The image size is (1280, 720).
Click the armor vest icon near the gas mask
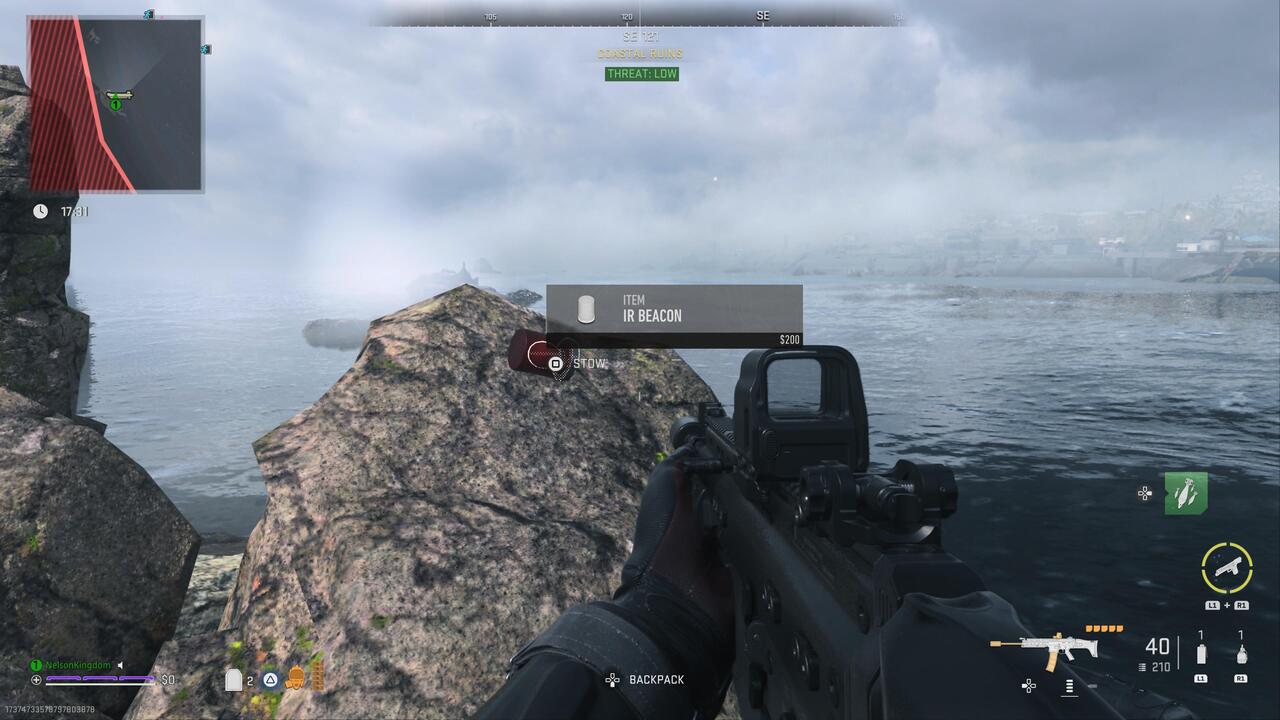(x=294, y=678)
